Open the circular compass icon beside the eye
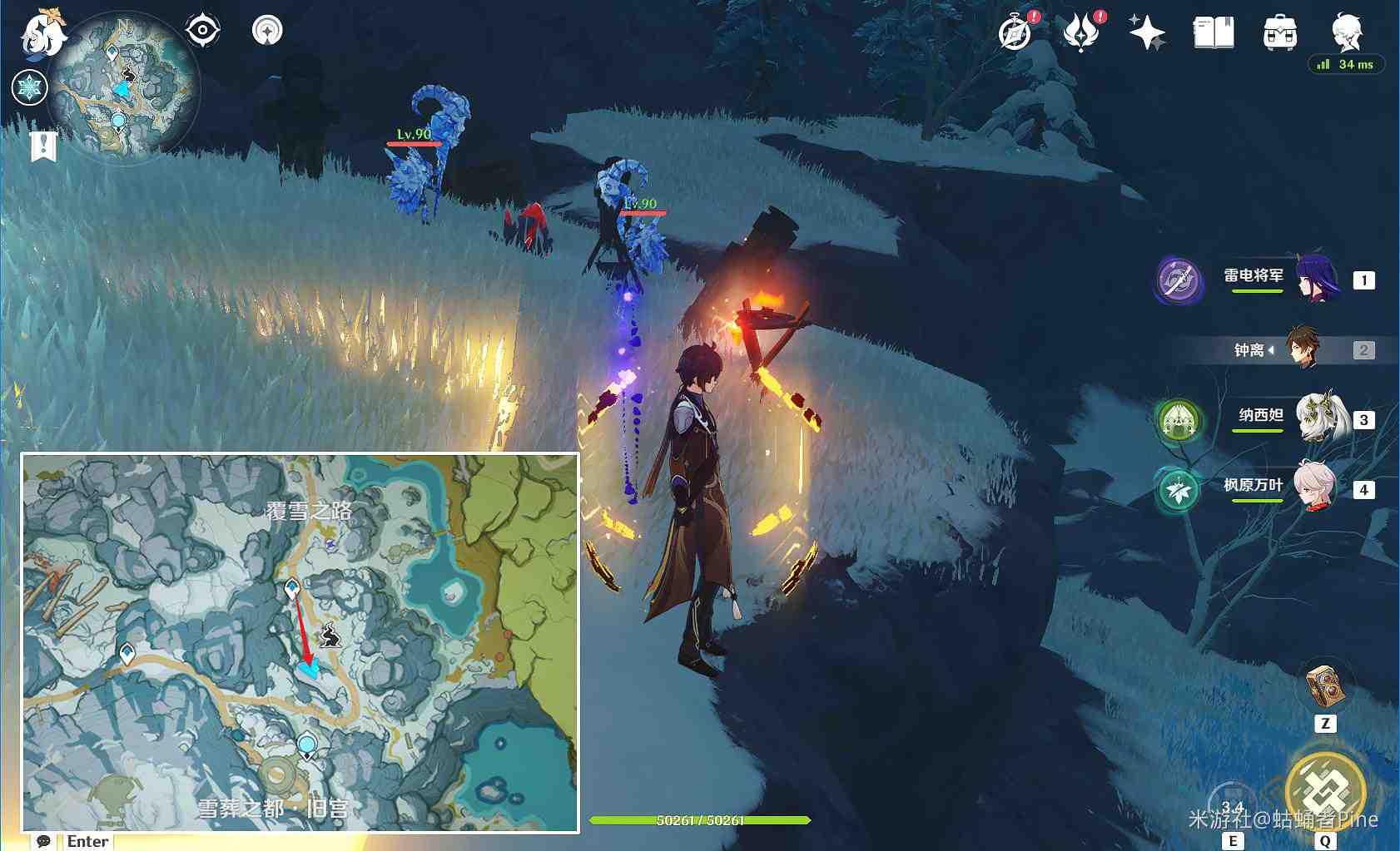This screenshot has height=851, width=1400. [x=267, y=31]
